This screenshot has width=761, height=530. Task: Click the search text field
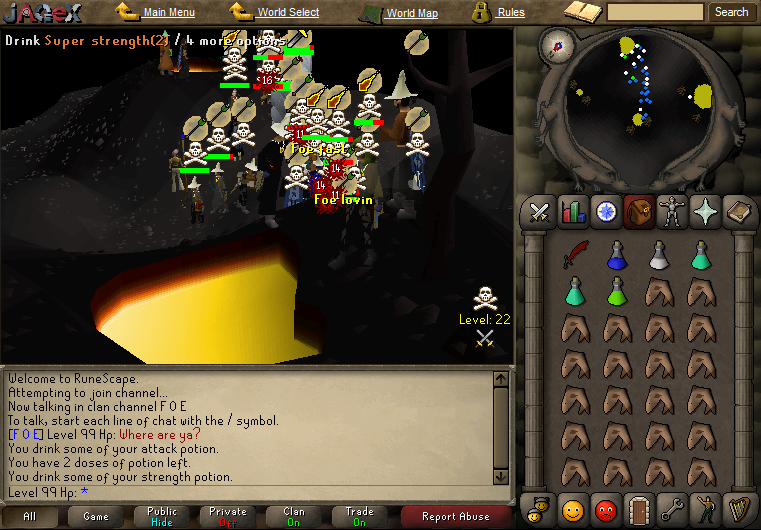point(655,12)
